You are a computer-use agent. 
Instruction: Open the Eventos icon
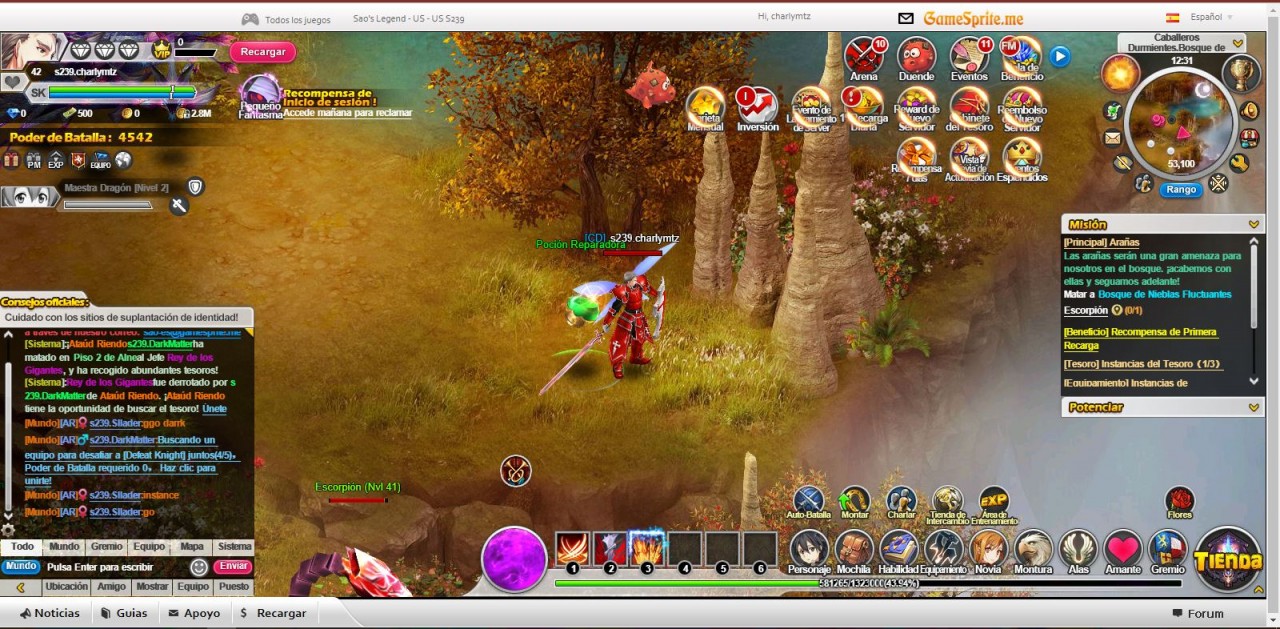pyautogui.click(x=969, y=57)
